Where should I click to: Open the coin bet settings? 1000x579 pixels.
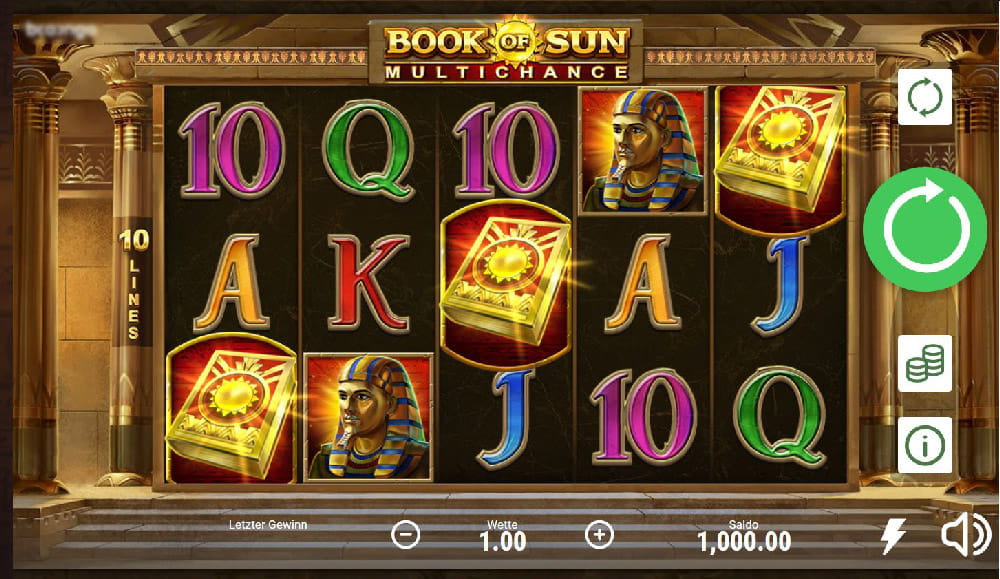coord(924,363)
